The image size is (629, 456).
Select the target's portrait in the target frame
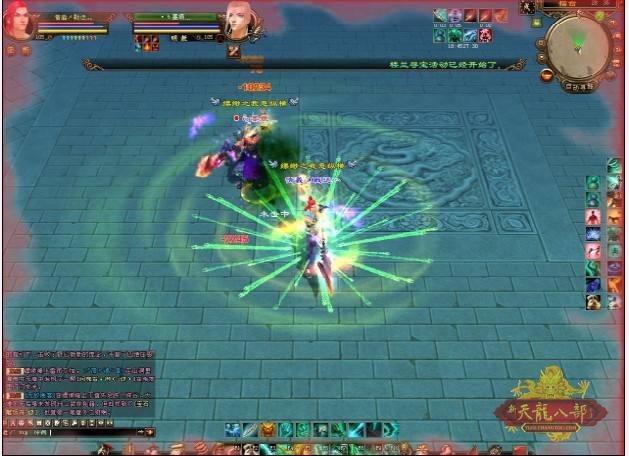coord(239,19)
